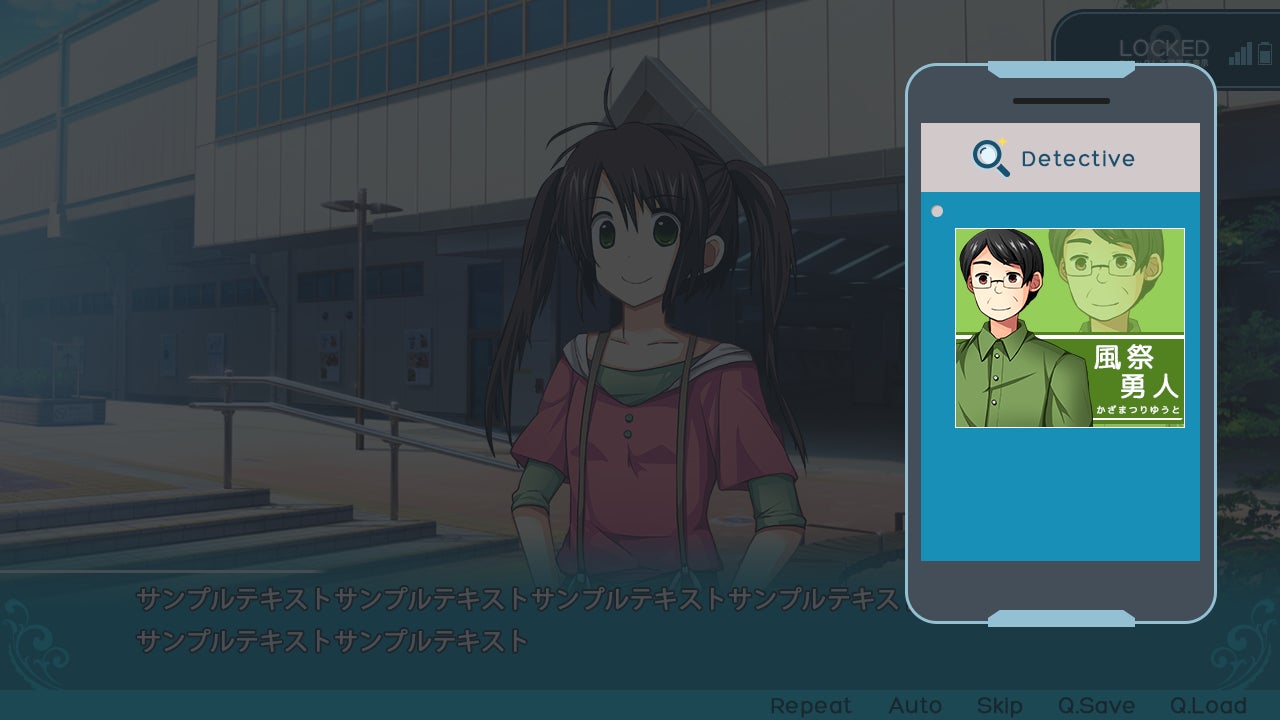Select the Repeat option

pos(810,706)
